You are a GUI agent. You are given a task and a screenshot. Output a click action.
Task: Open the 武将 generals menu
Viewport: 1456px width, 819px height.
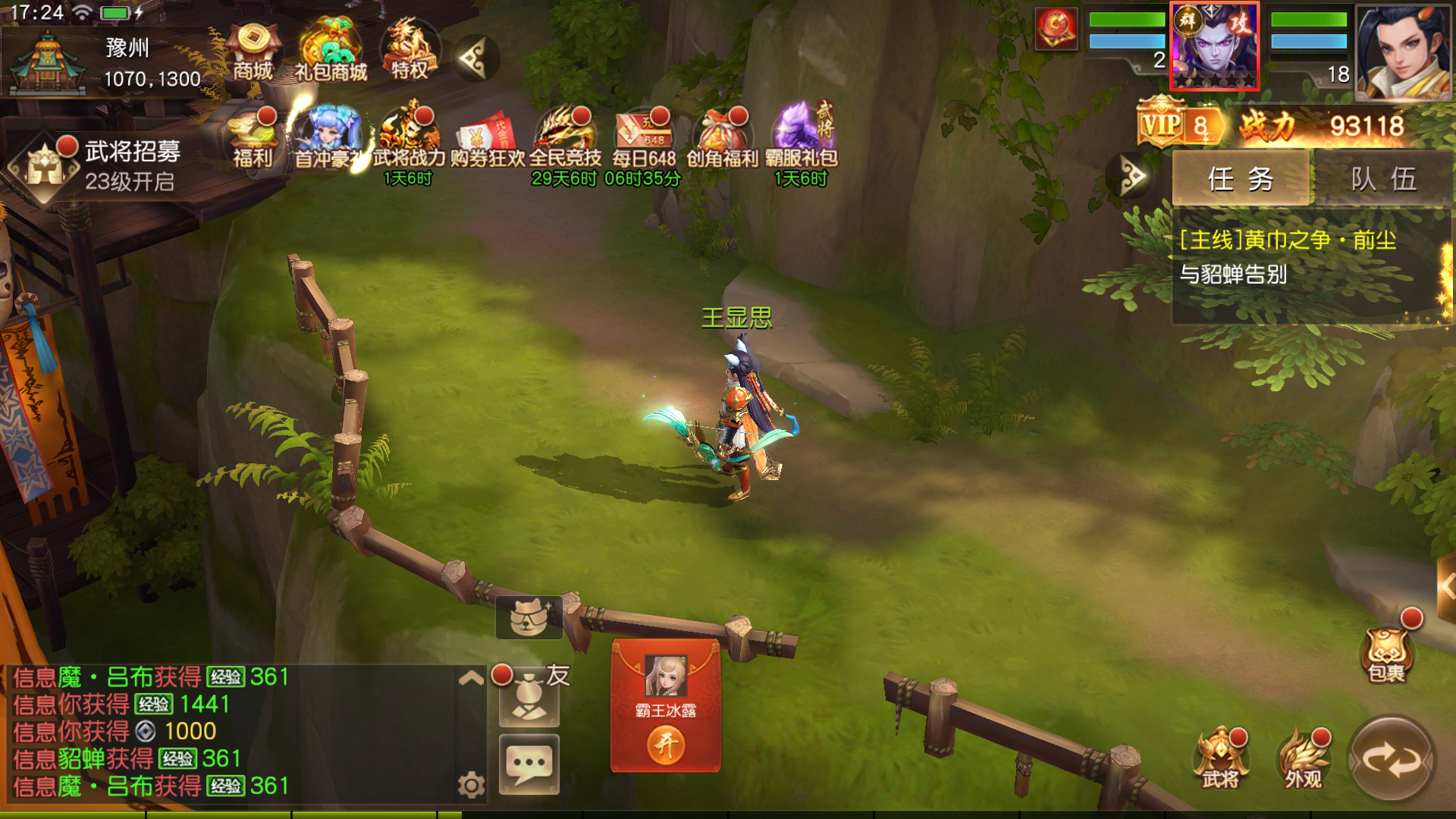[1220, 758]
